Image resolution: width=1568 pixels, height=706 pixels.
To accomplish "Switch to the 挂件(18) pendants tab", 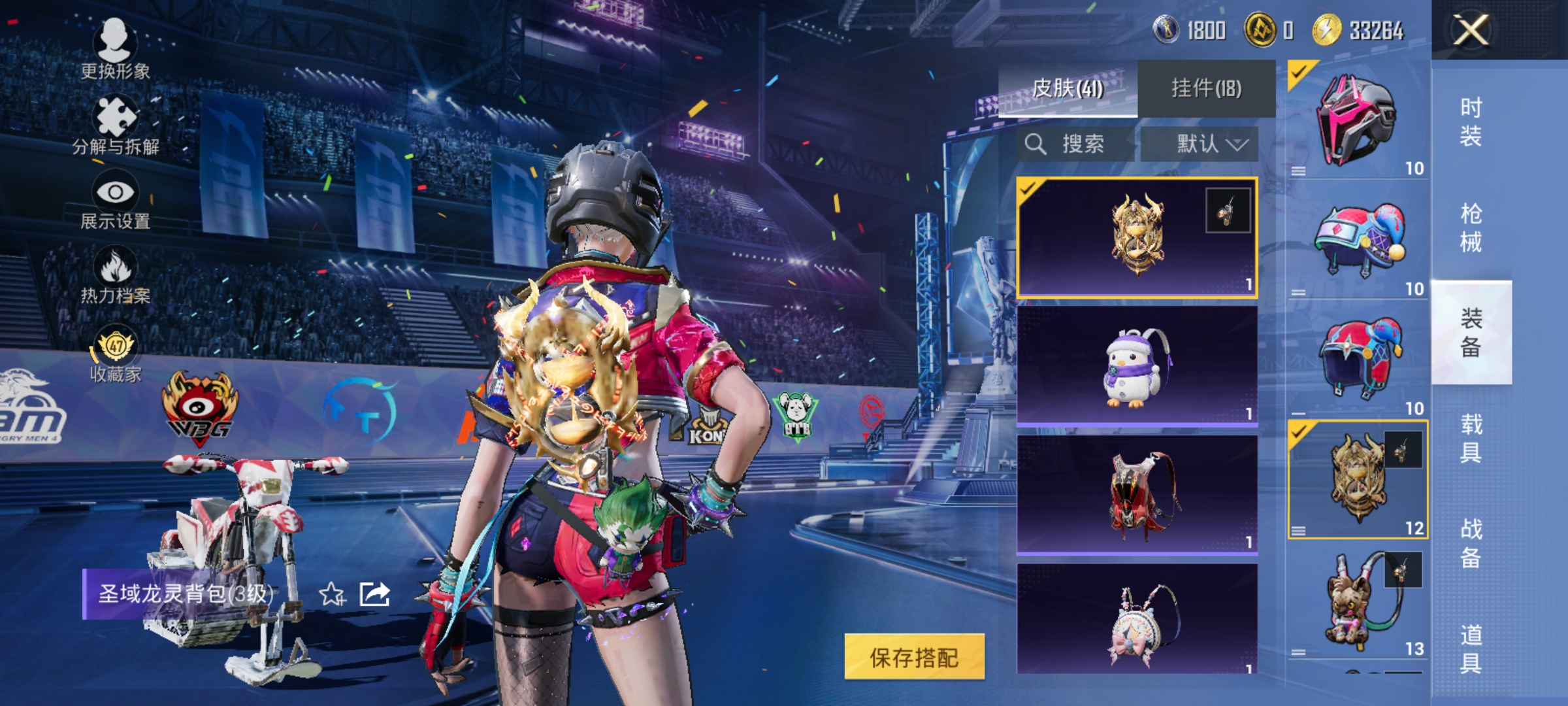I will pyautogui.click(x=1207, y=86).
